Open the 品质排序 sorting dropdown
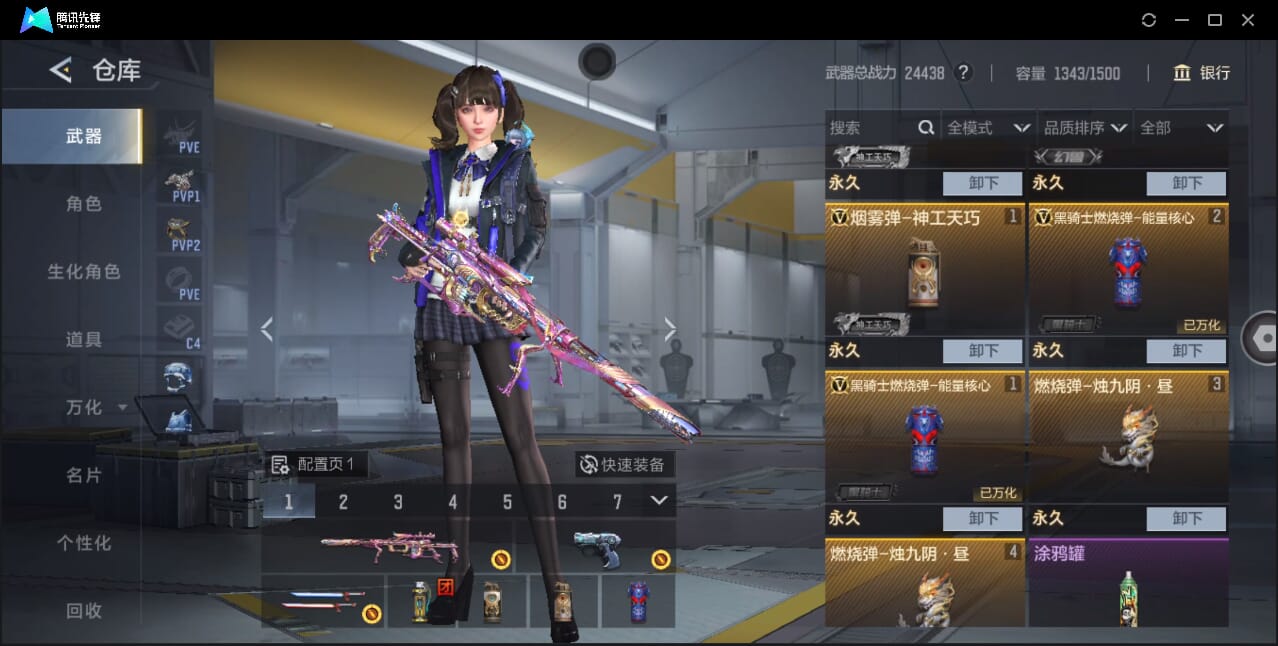Screen dimensions: 1278x646 (x=1085, y=128)
